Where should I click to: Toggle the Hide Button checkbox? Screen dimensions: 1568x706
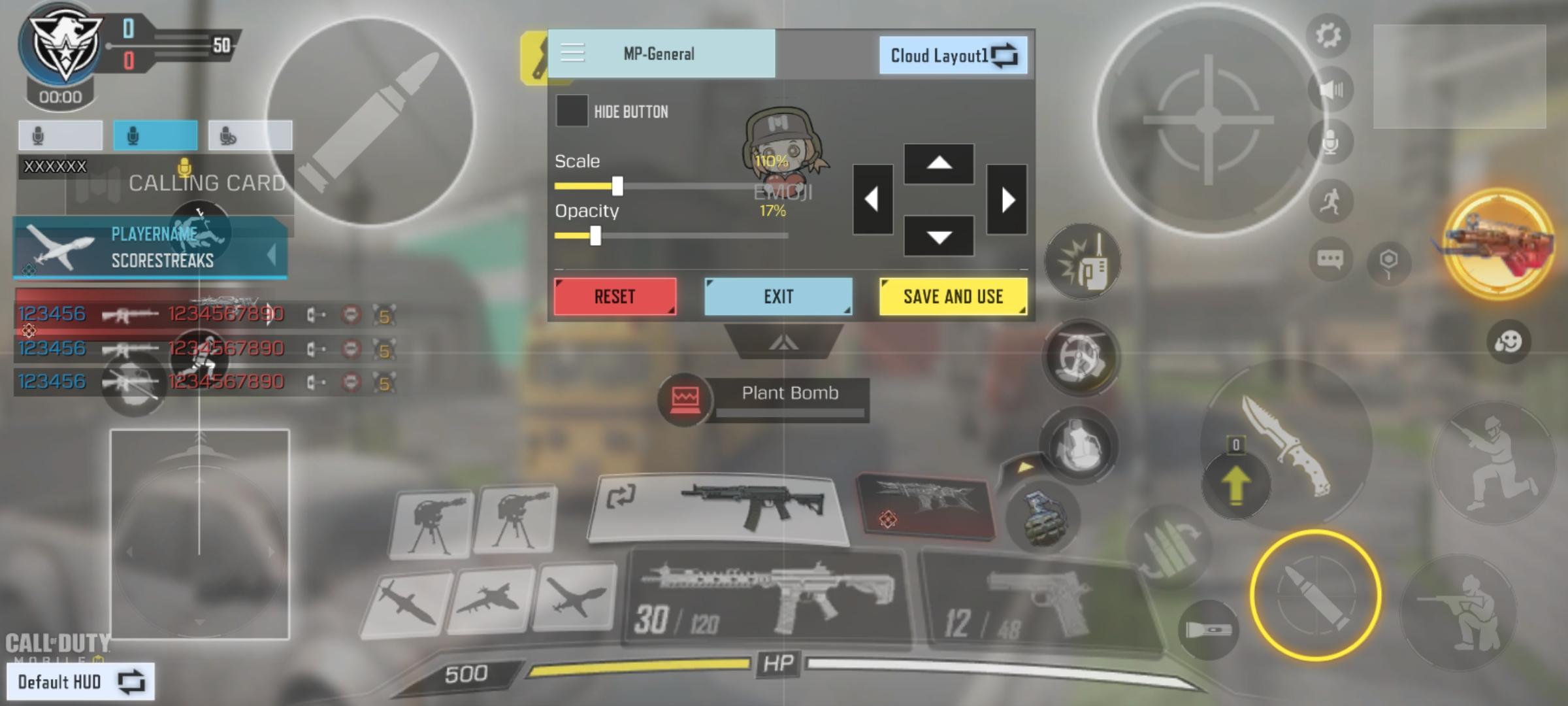click(574, 112)
